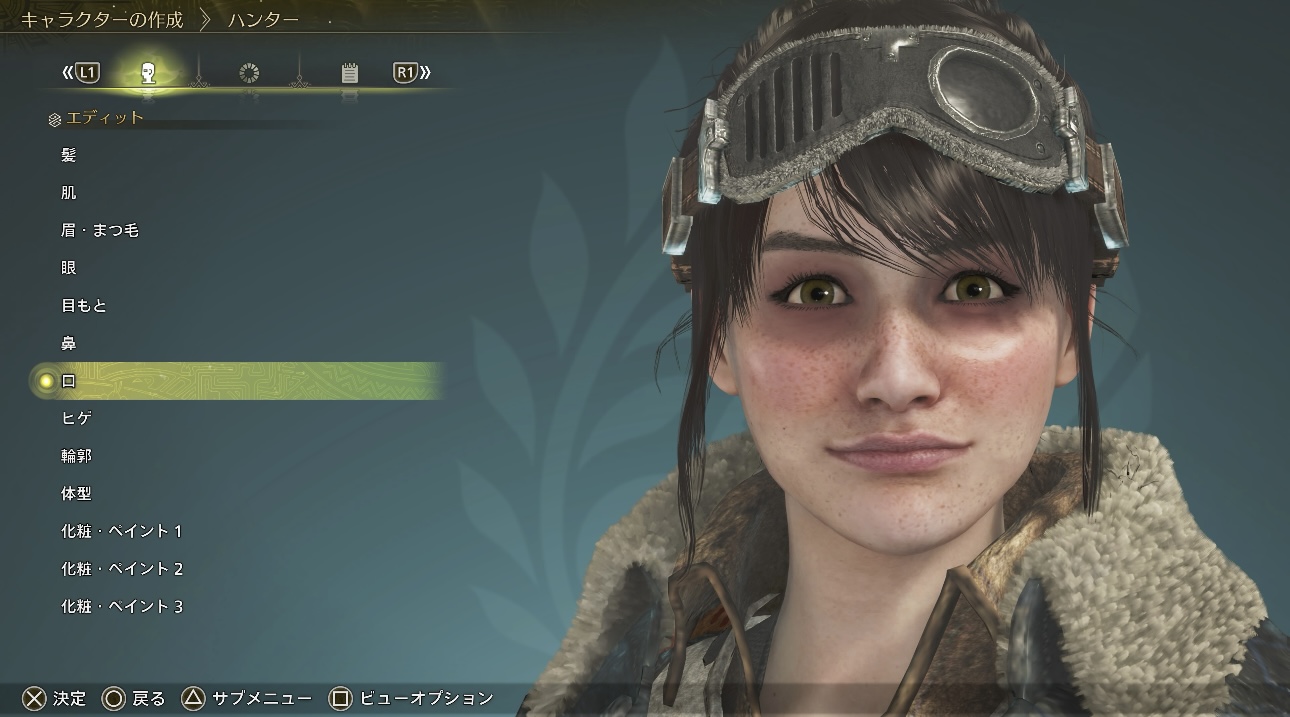Choose the 鼻 nose entry
The height and width of the screenshot is (717, 1290).
click(69, 344)
